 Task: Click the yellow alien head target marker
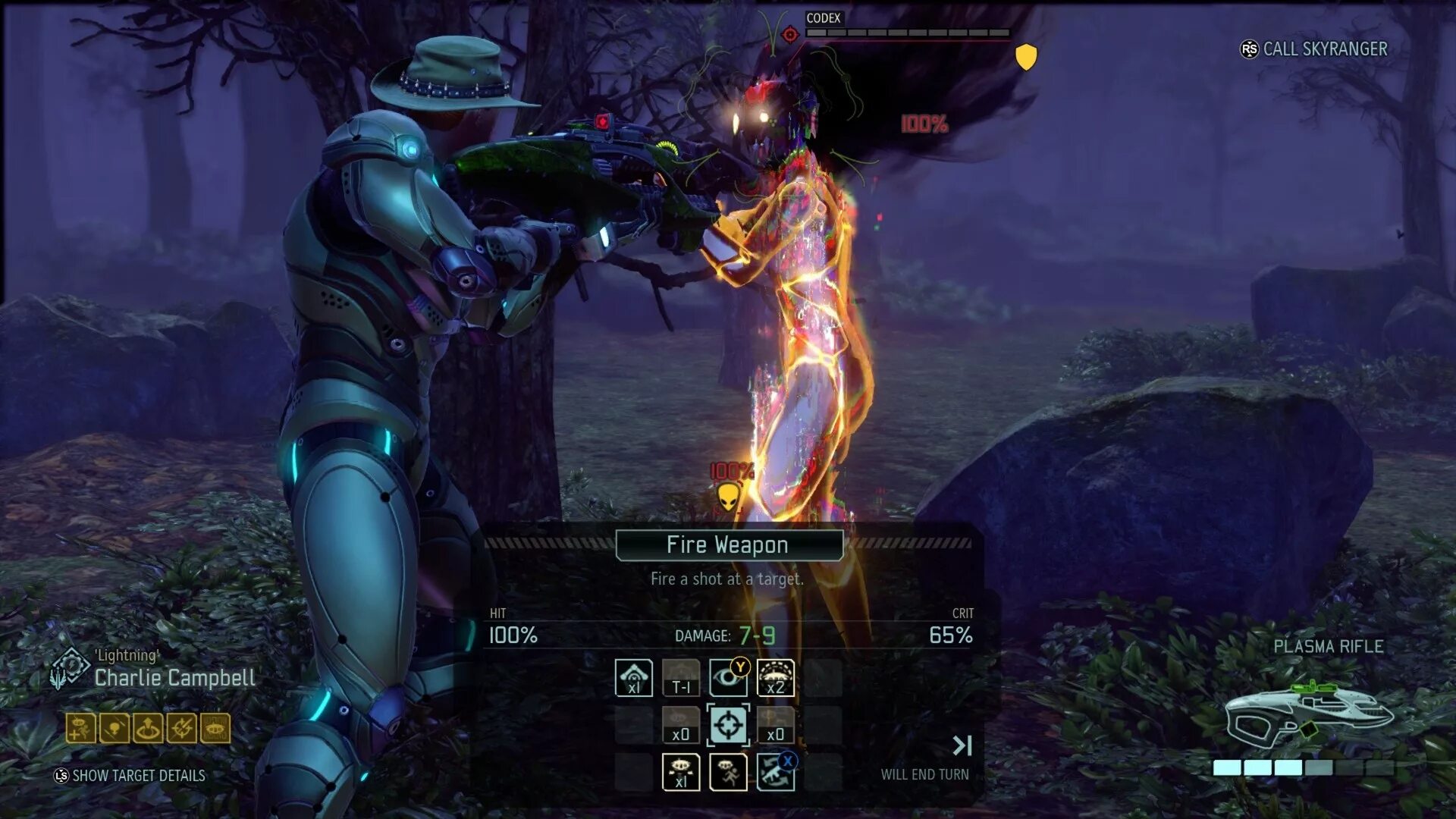click(728, 498)
